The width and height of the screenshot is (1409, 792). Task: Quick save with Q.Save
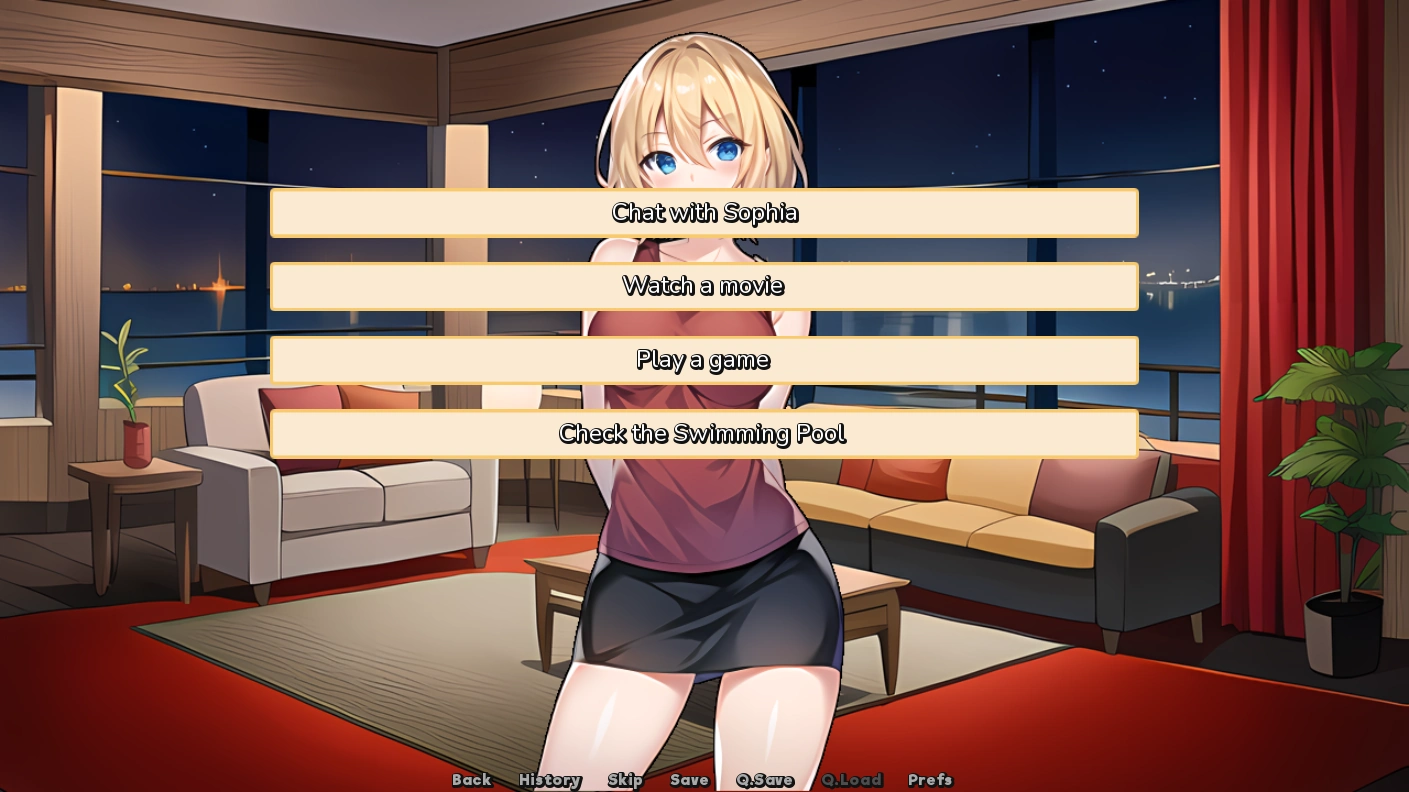(765, 780)
